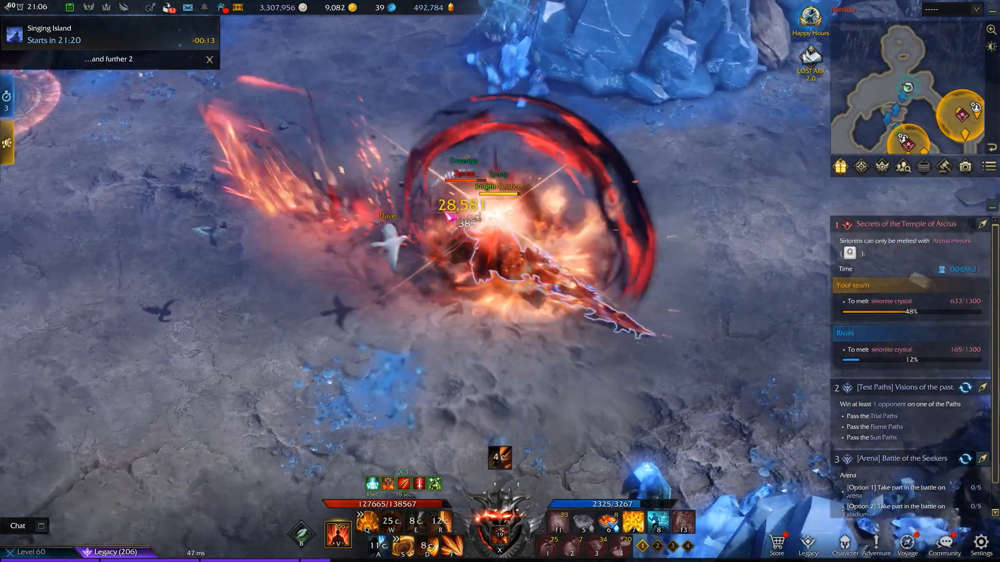Image resolution: width=1000 pixels, height=562 pixels.
Task: Open the Character menu
Action: click(845, 543)
